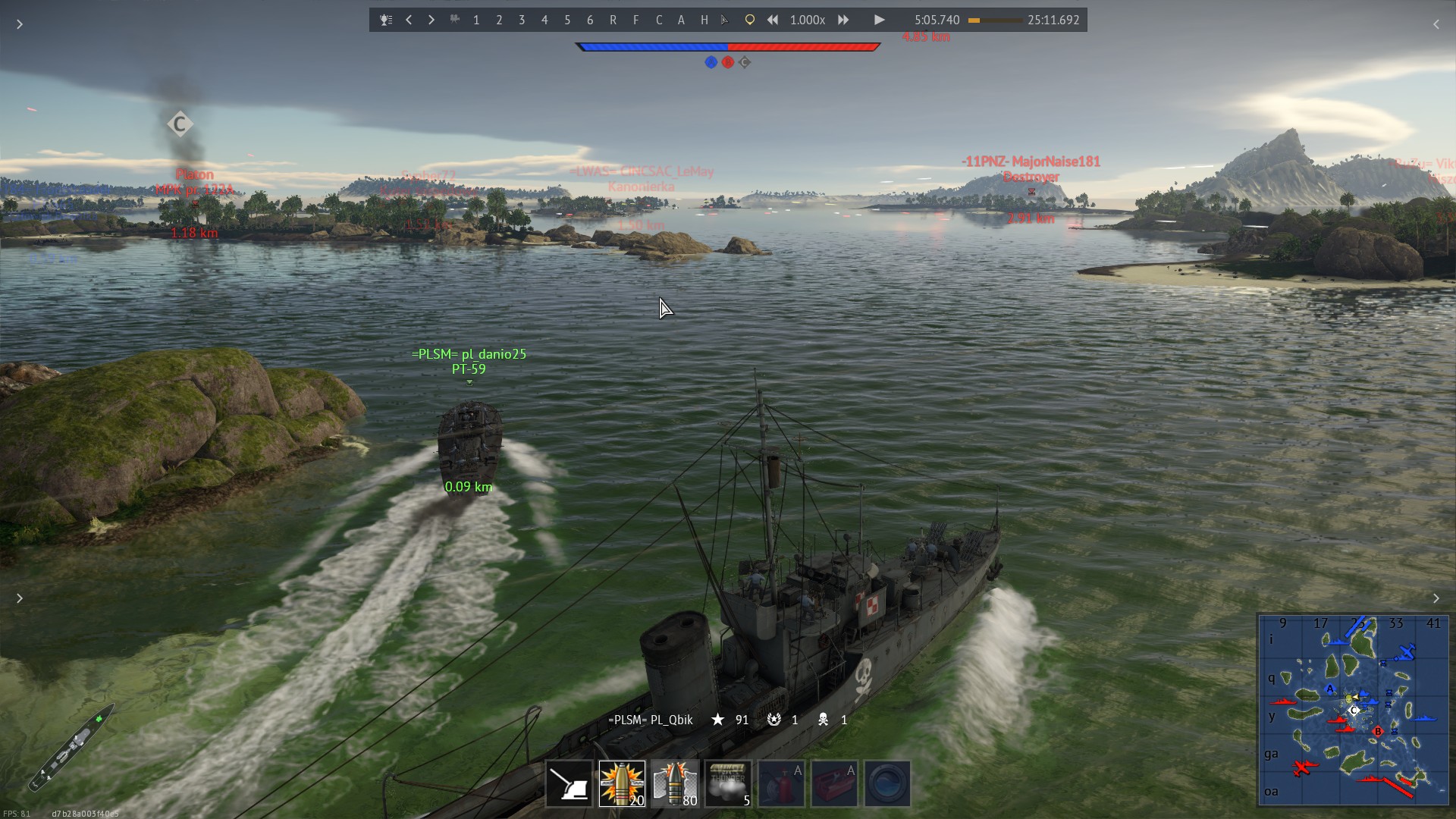Toggle the H option in replay bar
1456x819 pixels.
[704, 20]
